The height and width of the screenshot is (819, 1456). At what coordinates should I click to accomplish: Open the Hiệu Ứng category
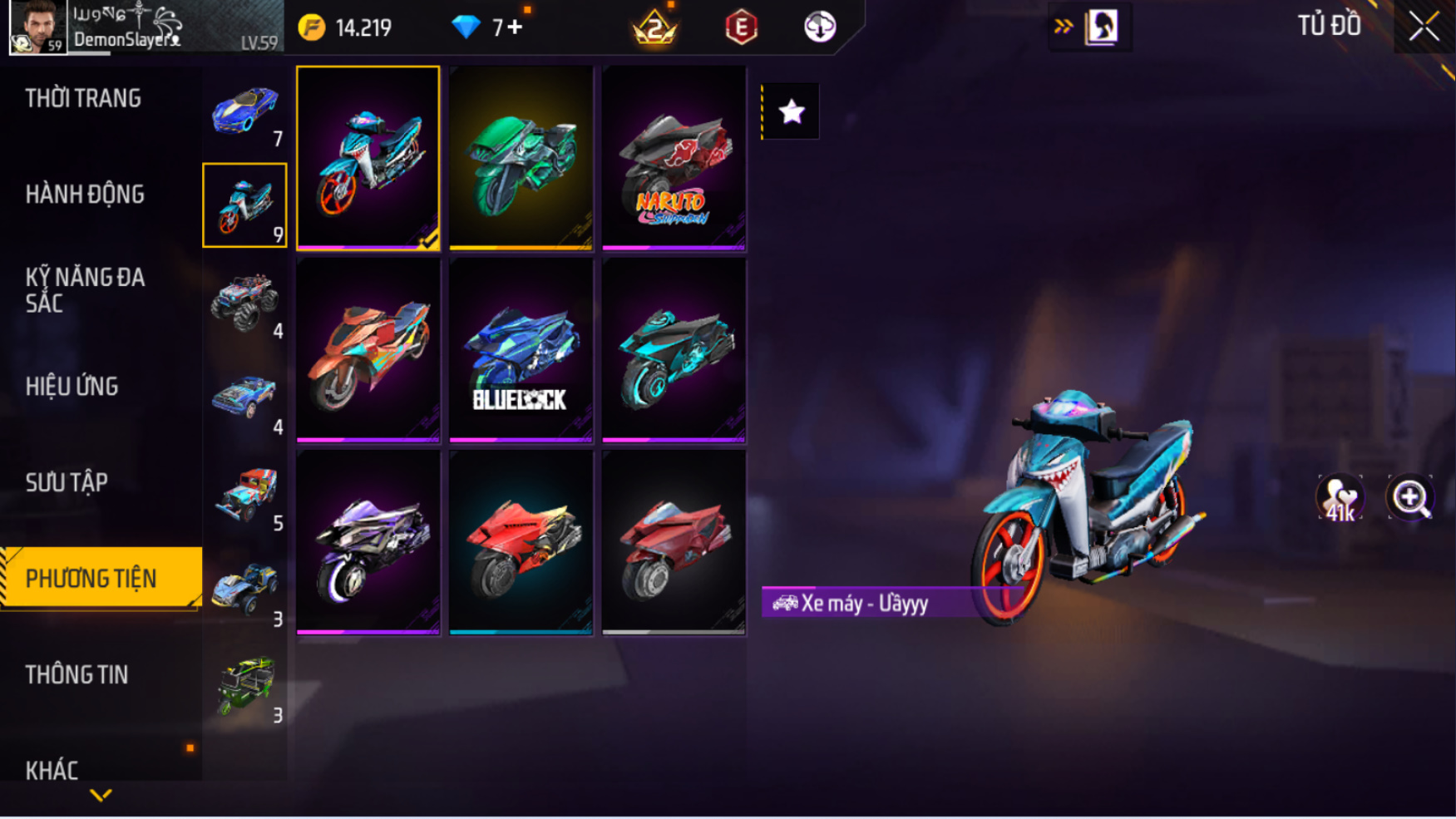(x=72, y=387)
